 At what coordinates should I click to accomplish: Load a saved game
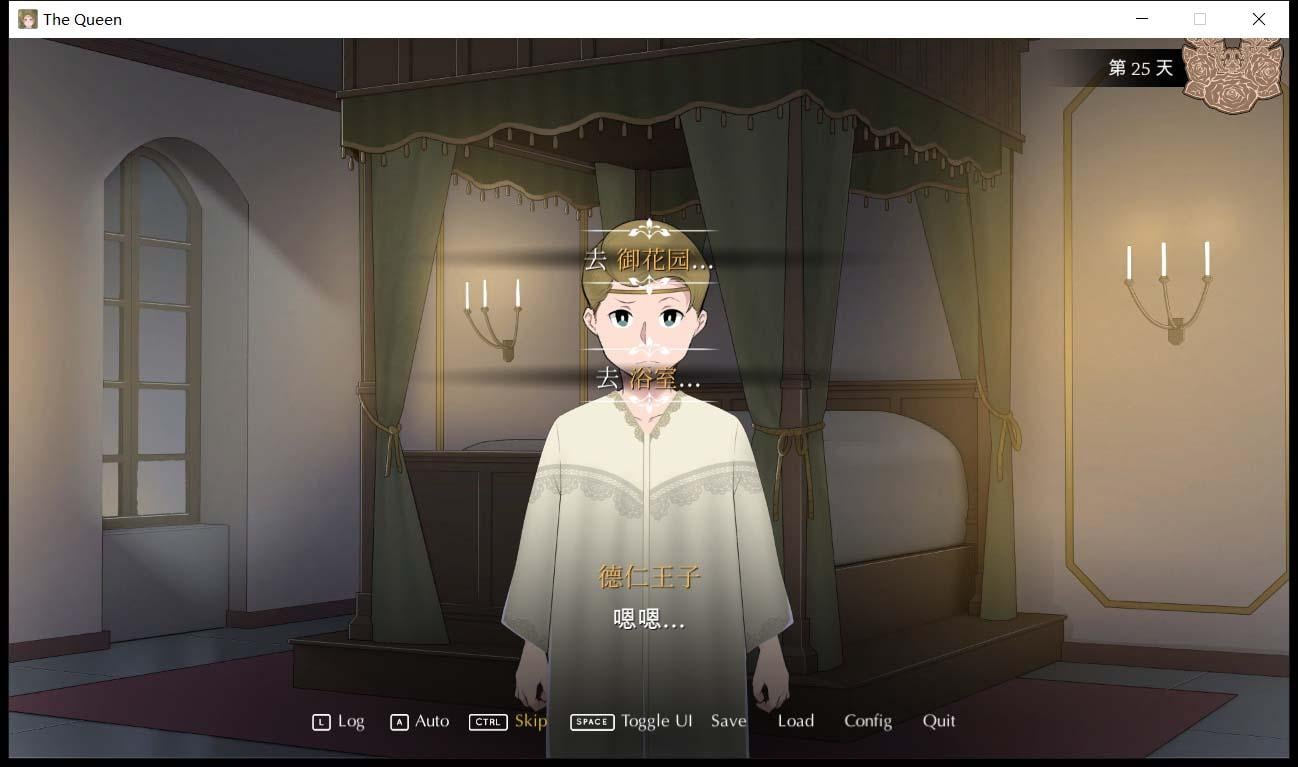point(796,721)
